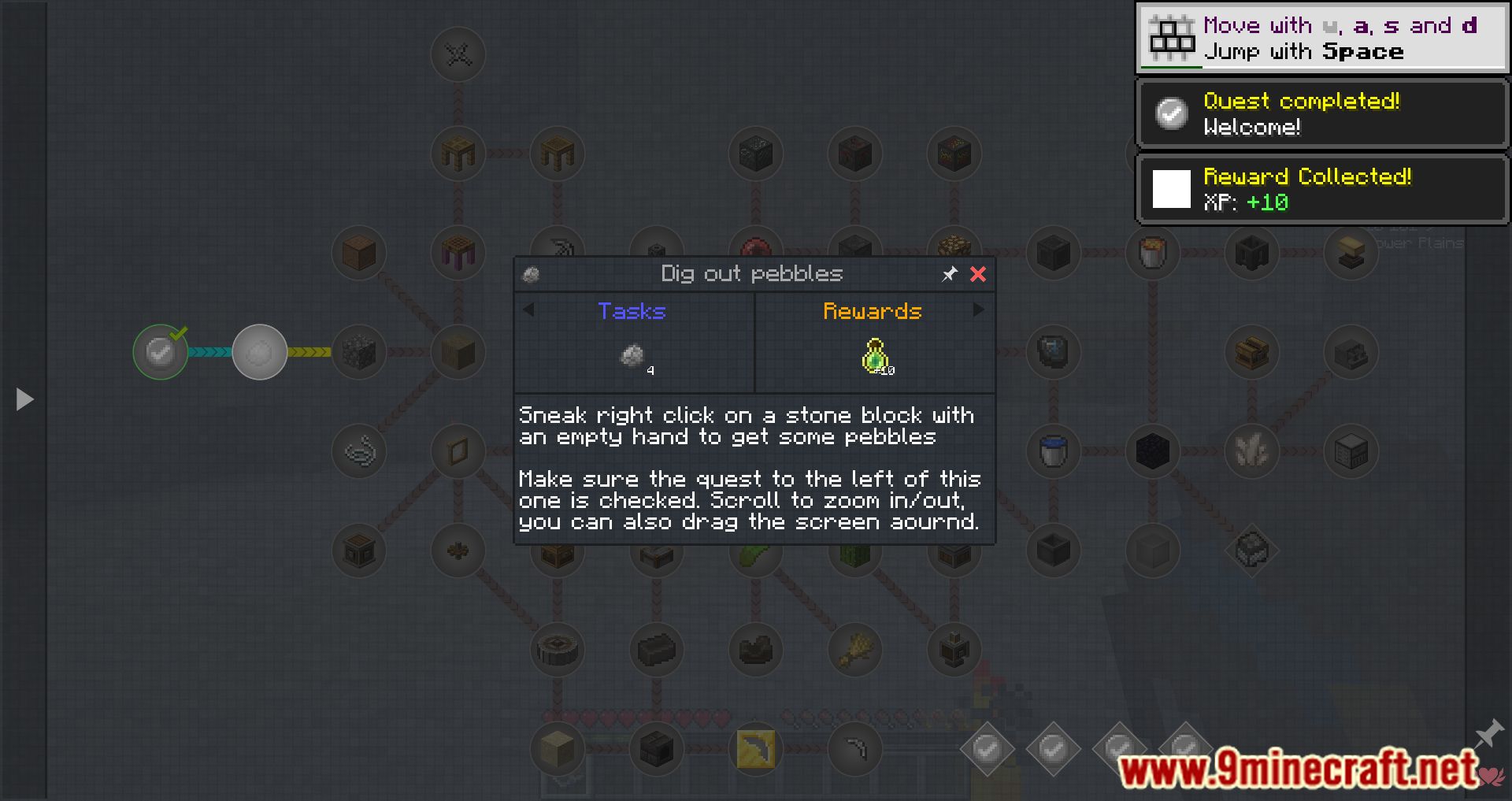Click the right arrow beside Rewards
The height and width of the screenshot is (801, 1512).
pos(979,310)
